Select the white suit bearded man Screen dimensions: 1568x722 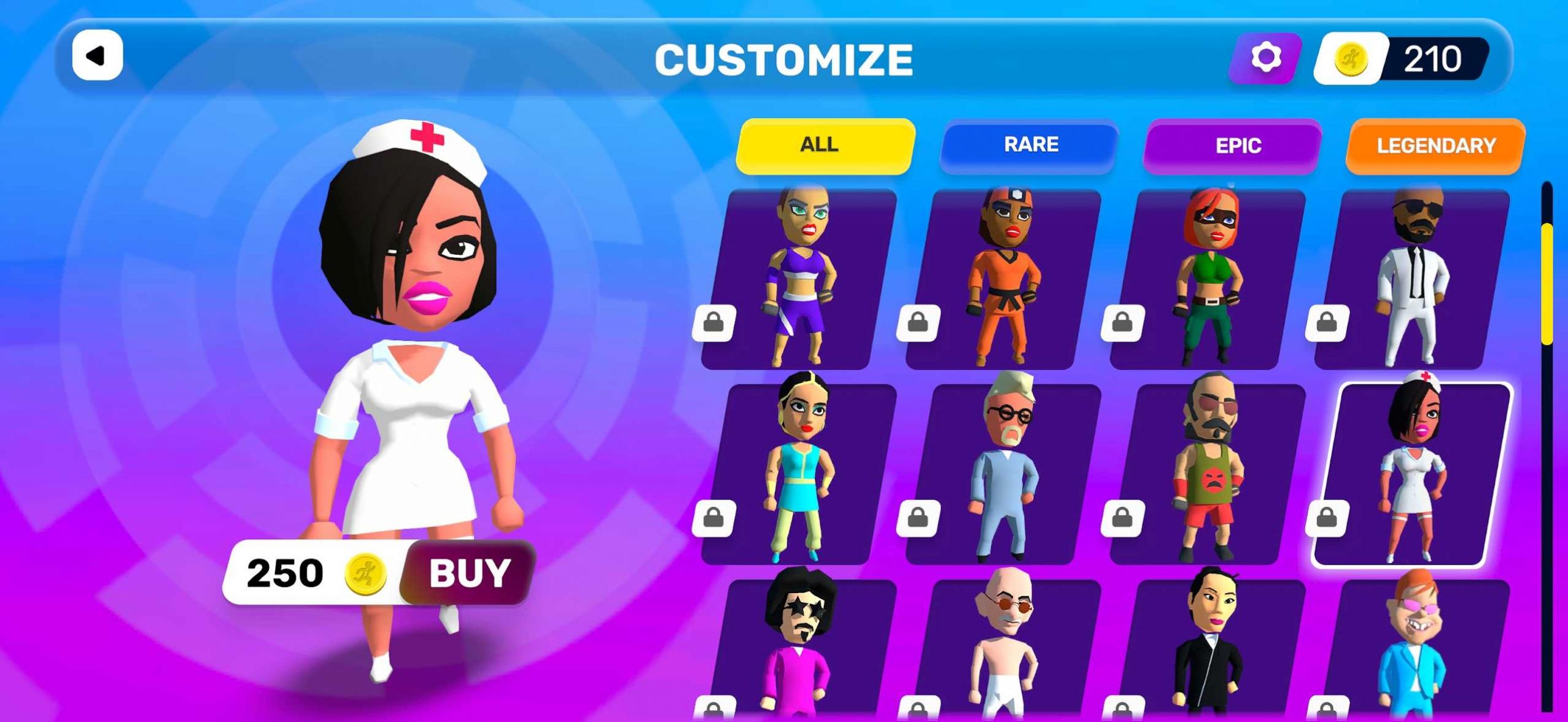1412,279
